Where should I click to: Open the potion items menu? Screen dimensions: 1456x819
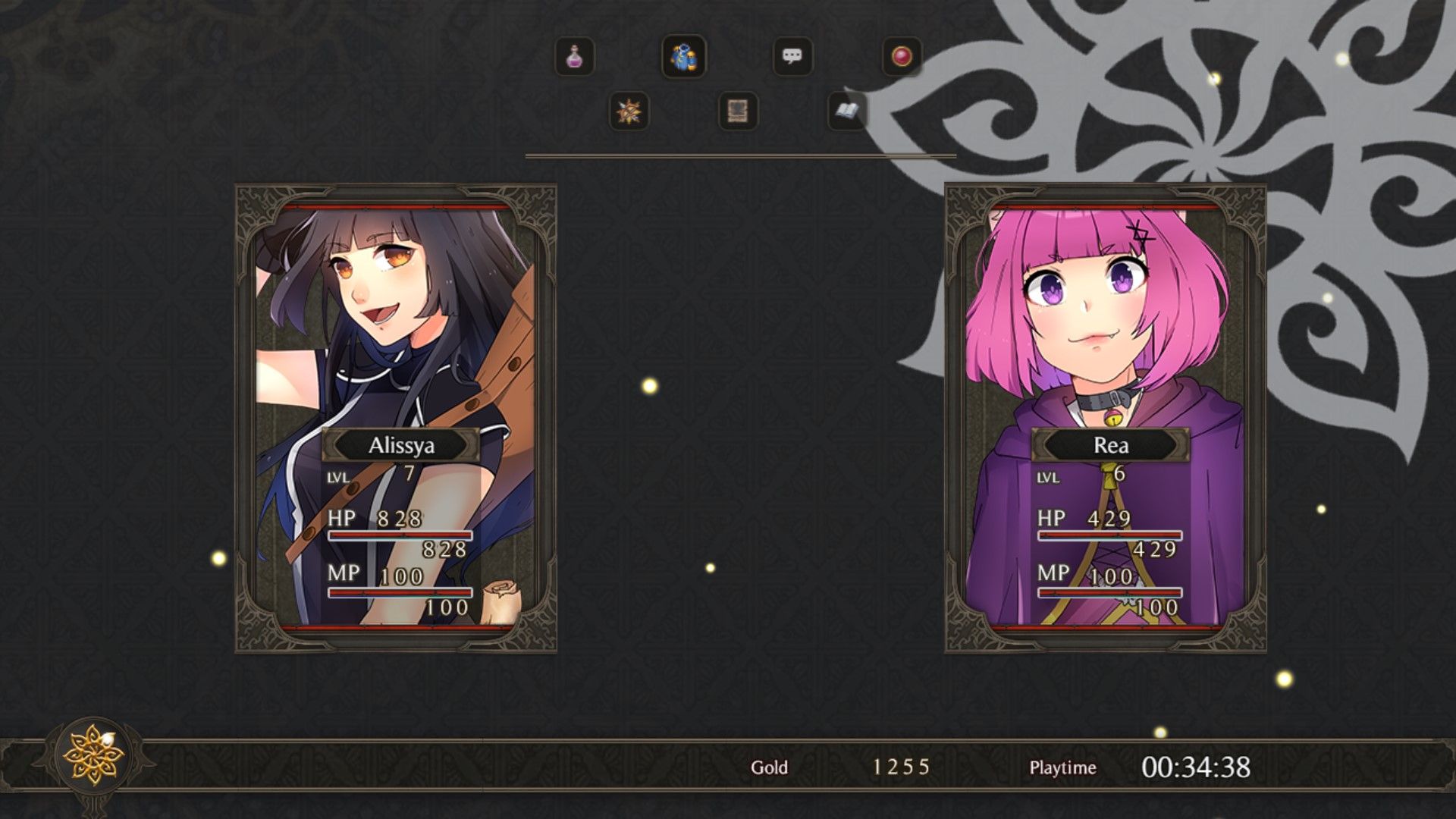(x=574, y=57)
